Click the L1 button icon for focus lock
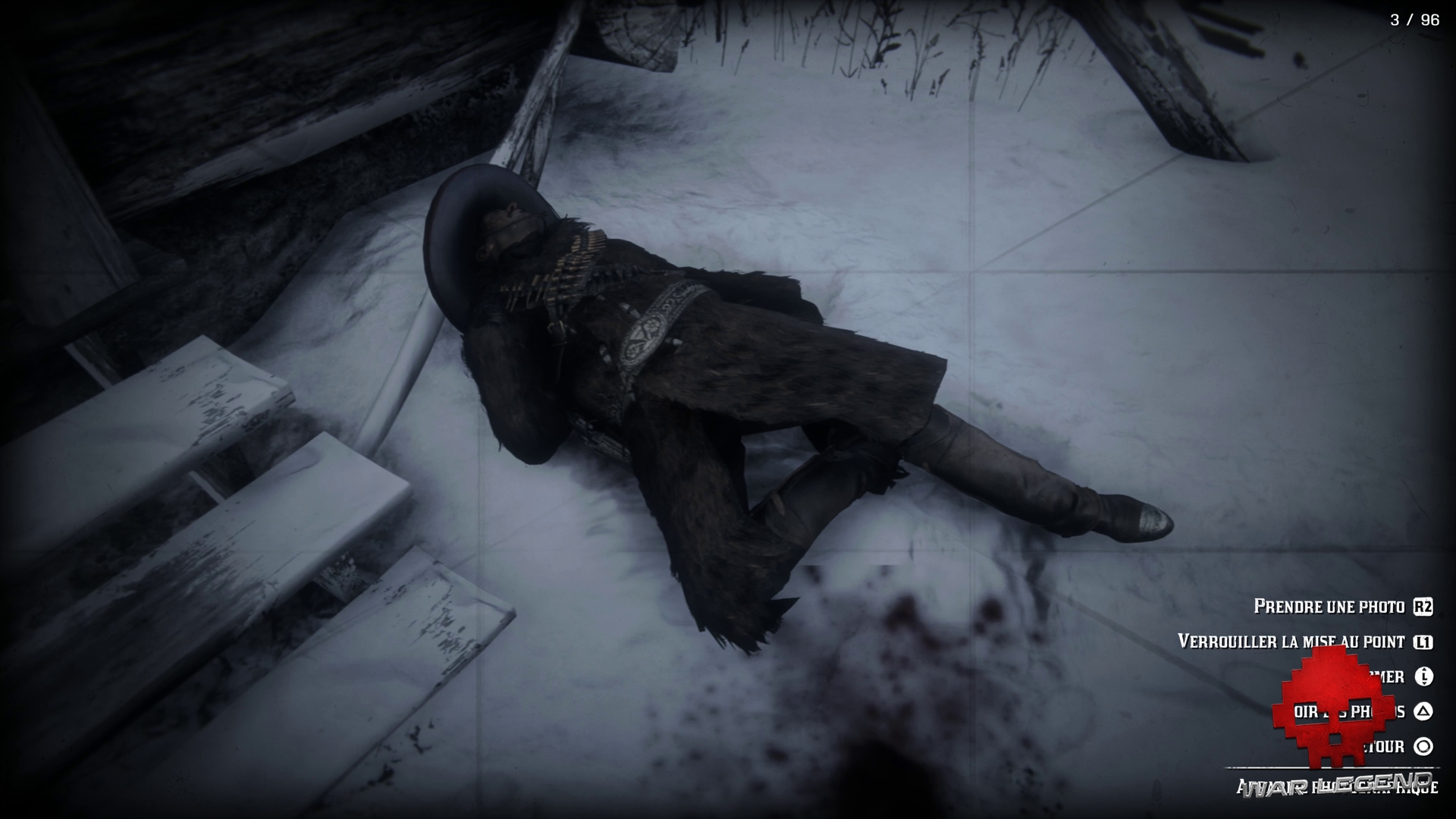 click(1423, 642)
